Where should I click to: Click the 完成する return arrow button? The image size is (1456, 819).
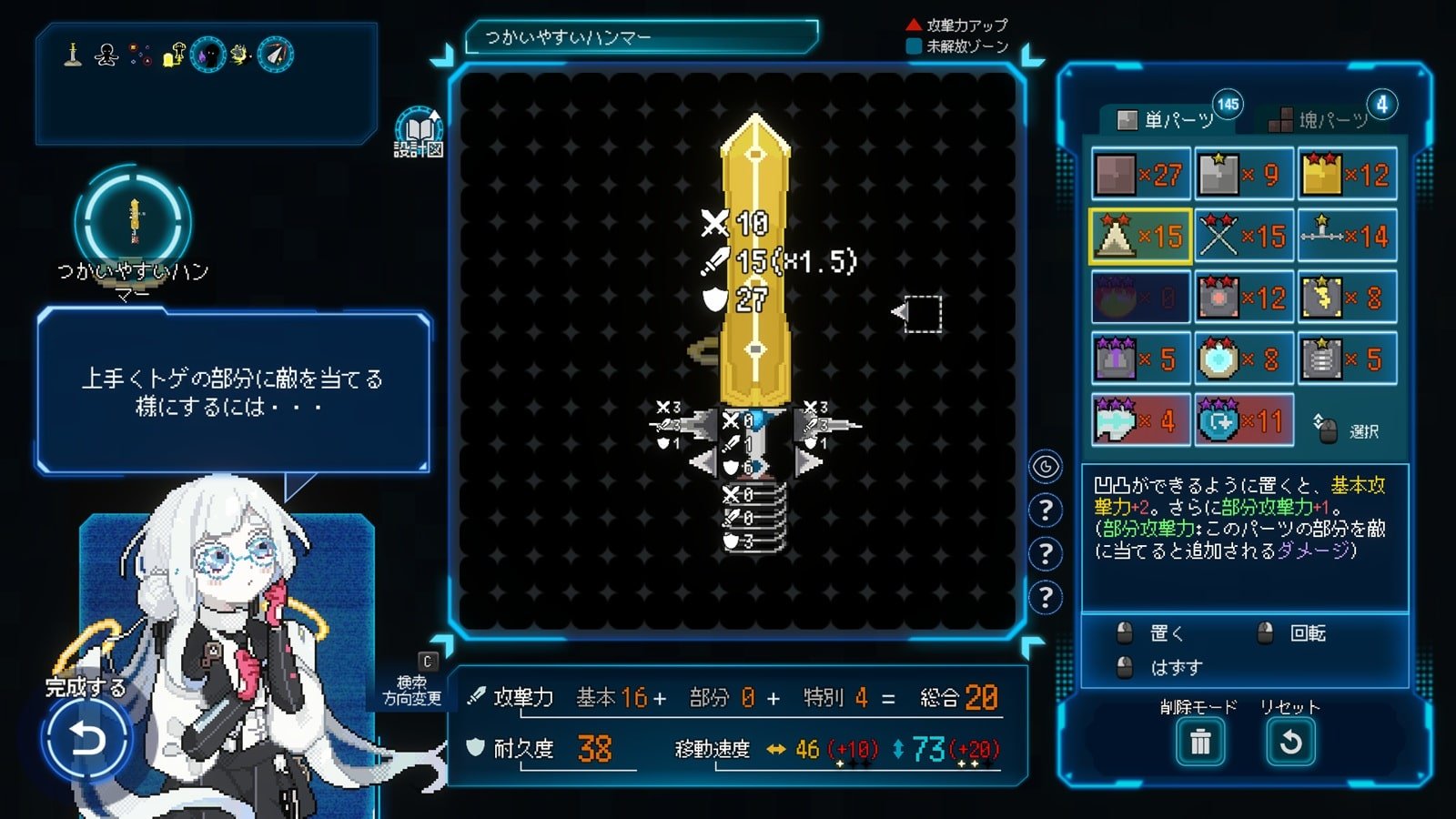tap(86, 737)
